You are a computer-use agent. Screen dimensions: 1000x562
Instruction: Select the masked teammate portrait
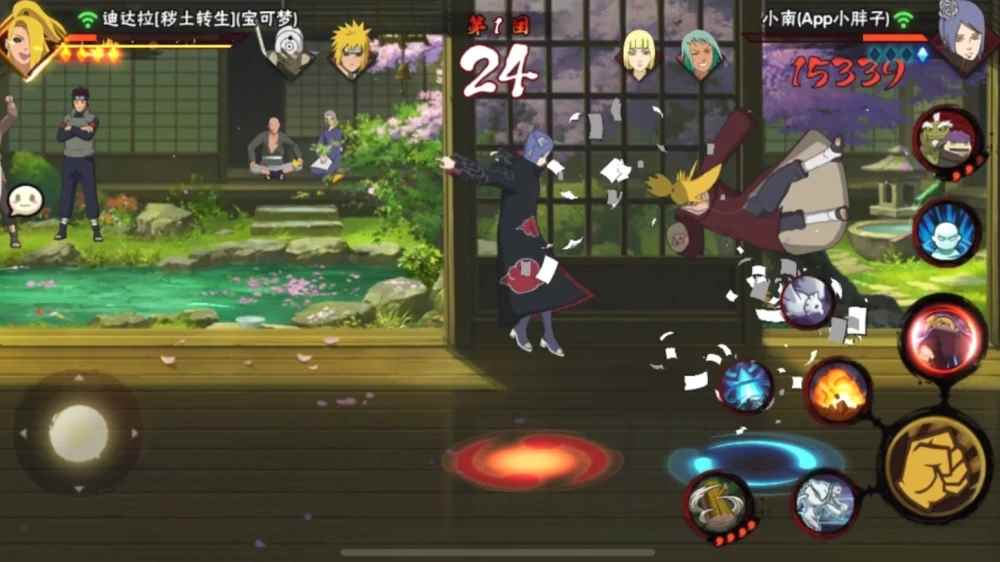click(289, 50)
